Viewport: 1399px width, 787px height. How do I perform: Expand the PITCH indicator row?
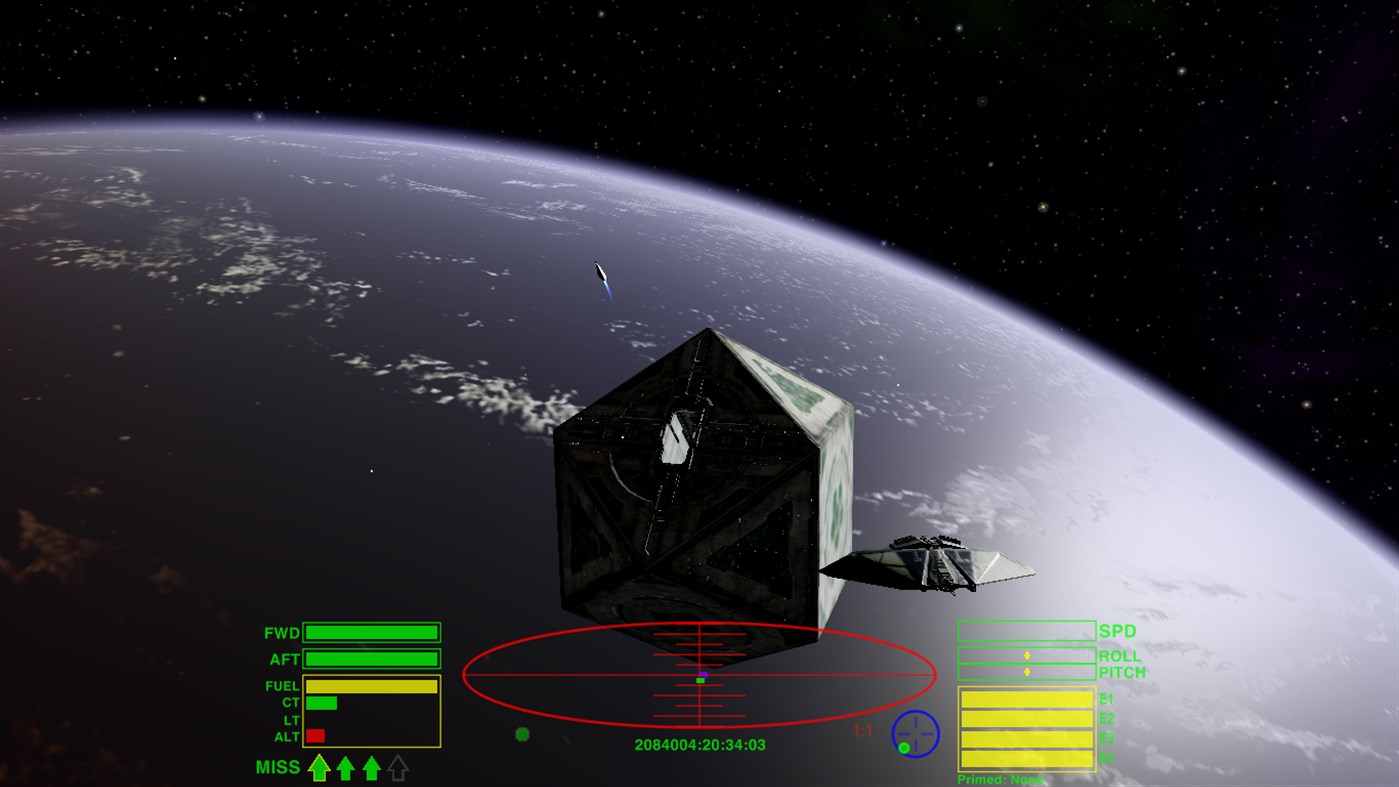(1027, 672)
